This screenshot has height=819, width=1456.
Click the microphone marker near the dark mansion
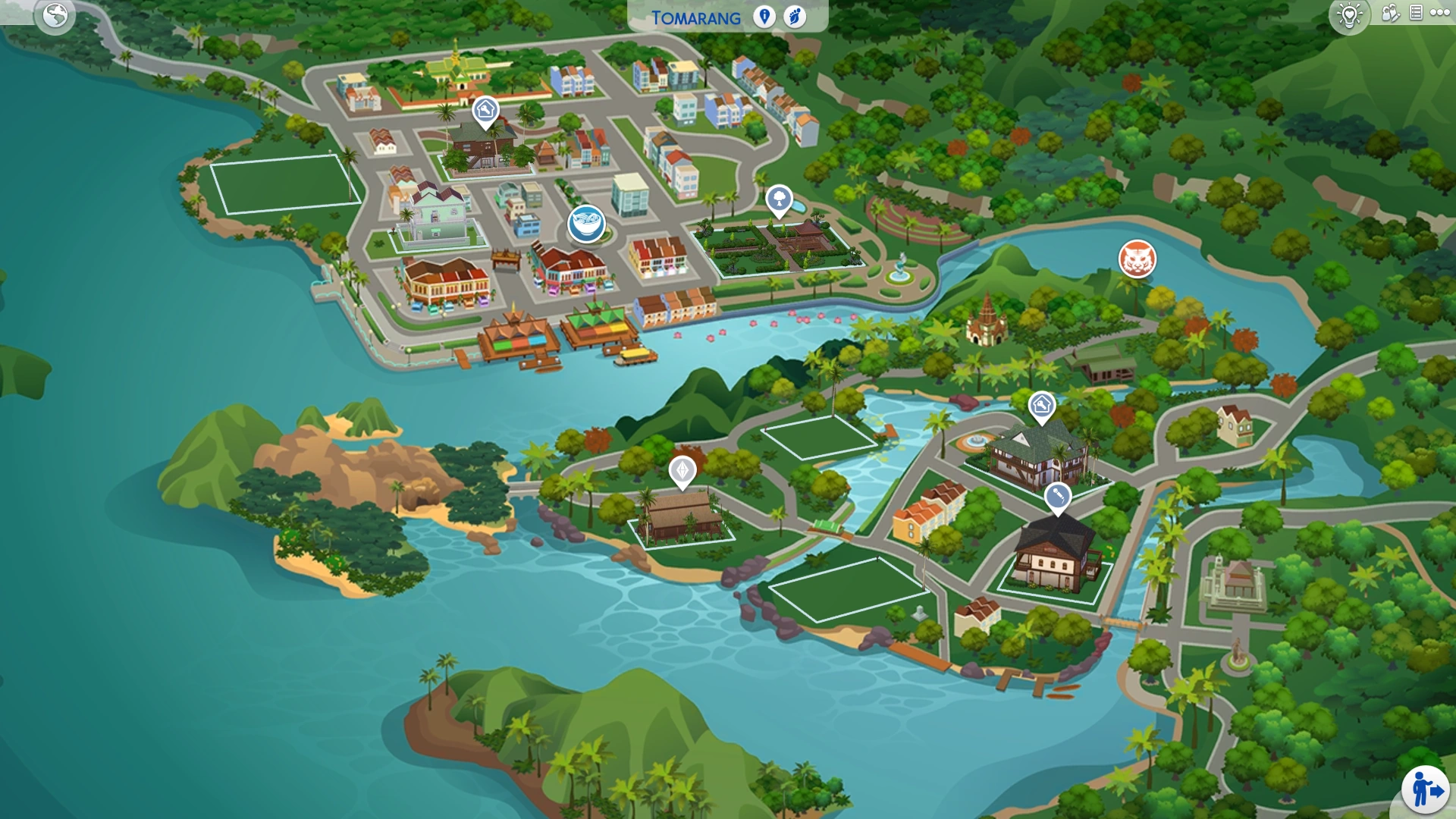click(1059, 496)
